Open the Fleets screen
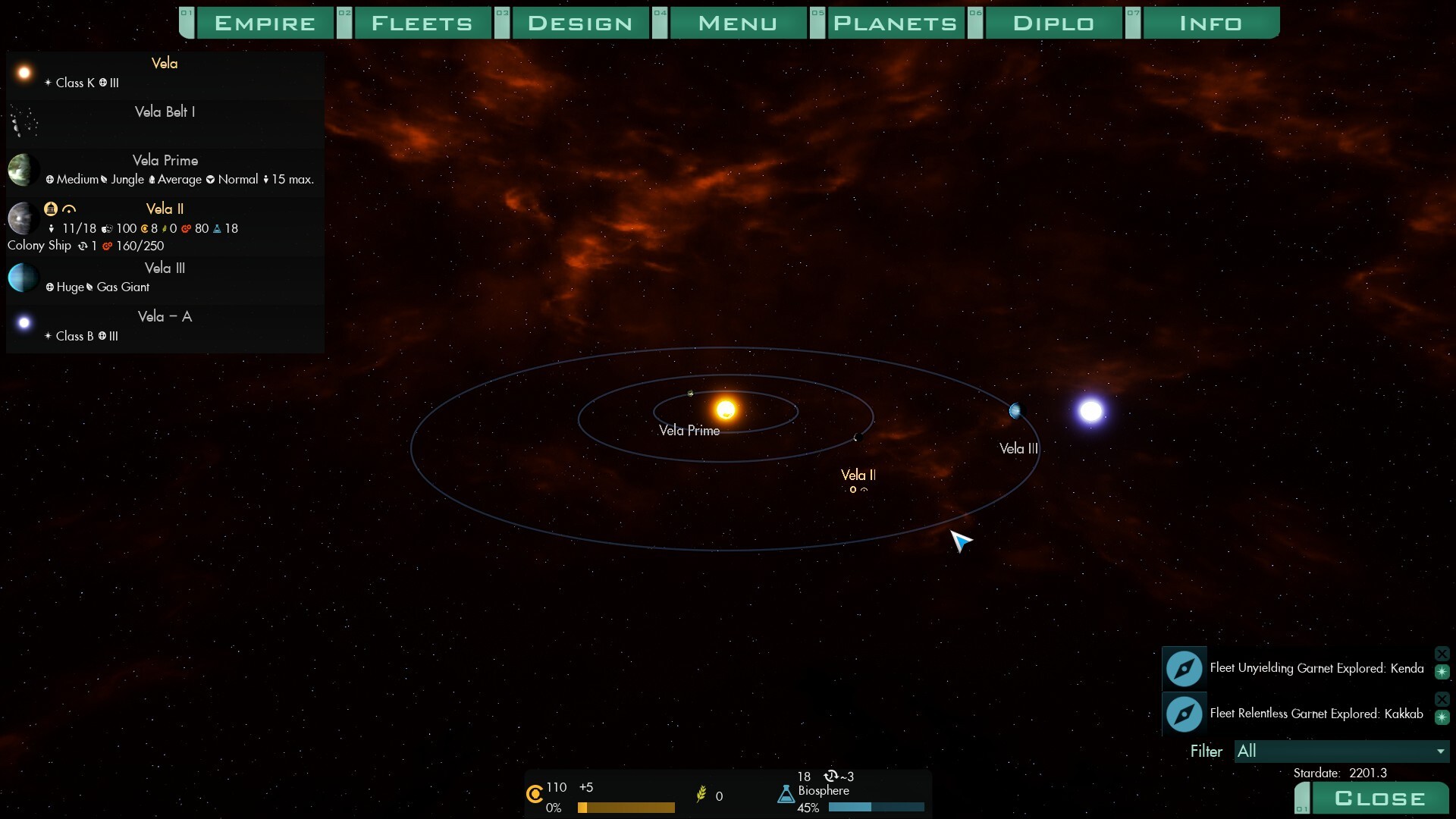The width and height of the screenshot is (1456, 819). point(422,24)
